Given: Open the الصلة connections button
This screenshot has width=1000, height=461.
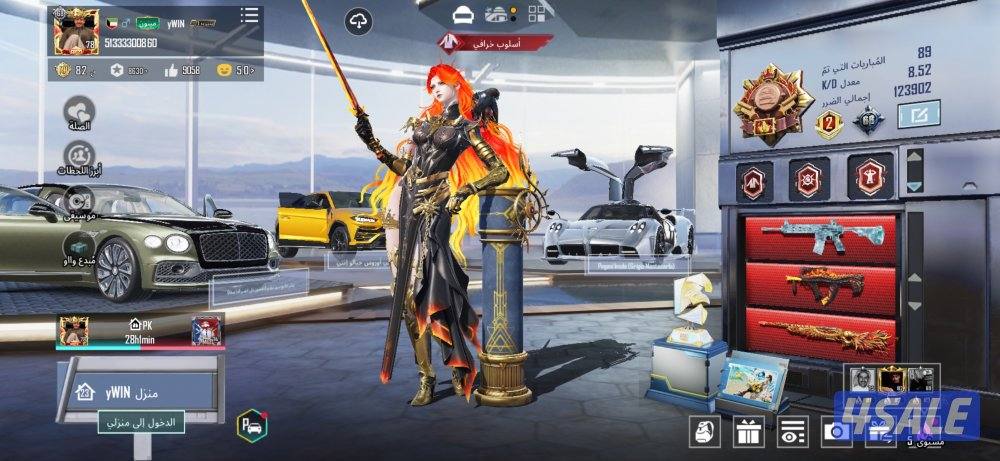Looking at the screenshot, I should click(x=79, y=112).
